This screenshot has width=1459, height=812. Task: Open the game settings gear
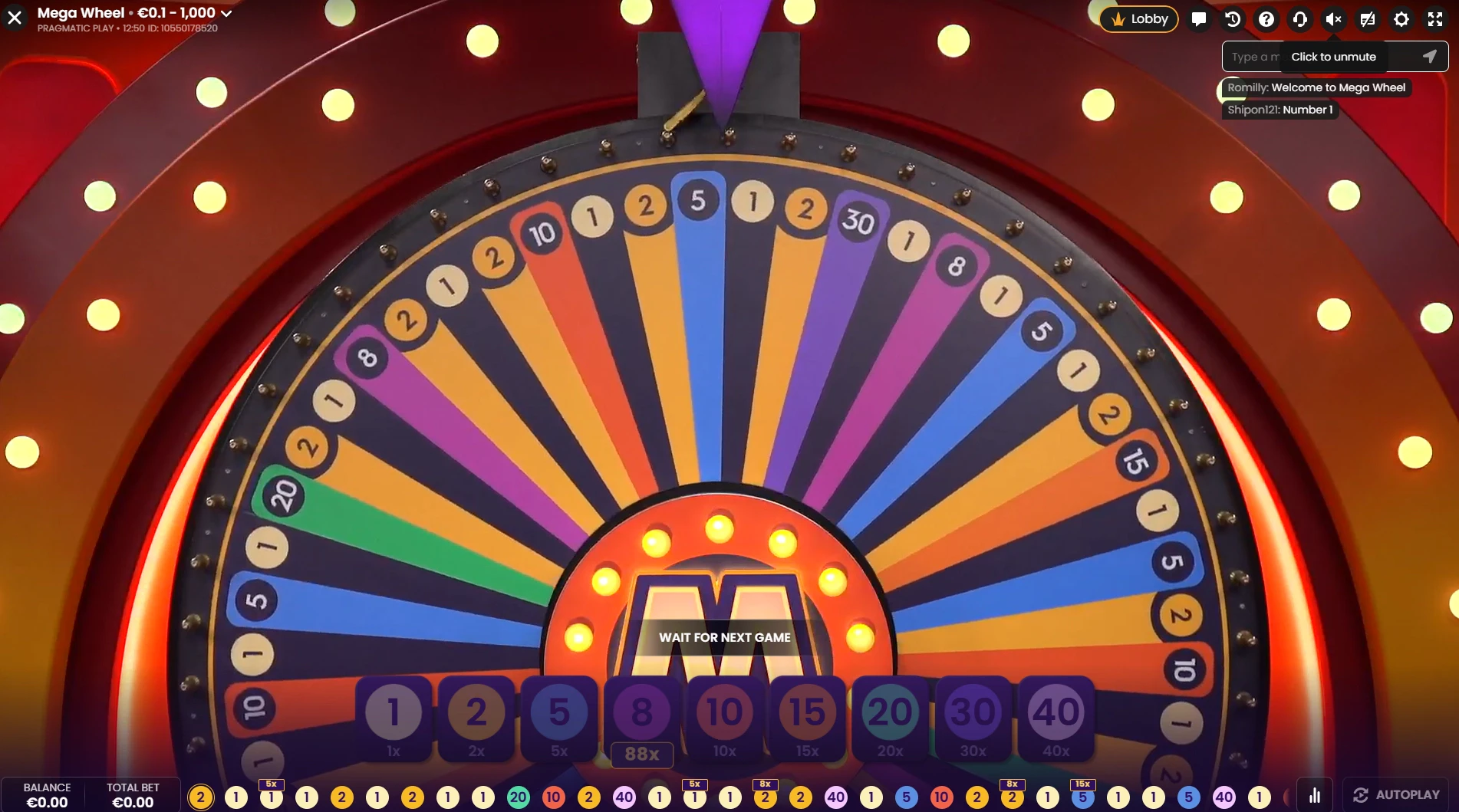tap(1401, 19)
